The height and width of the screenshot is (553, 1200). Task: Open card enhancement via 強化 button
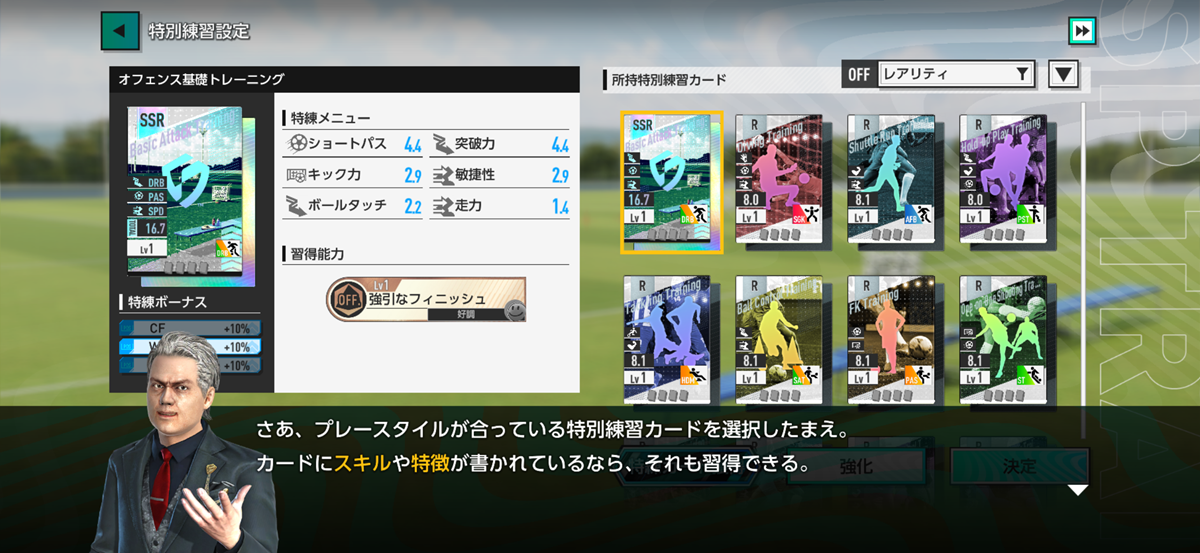point(857,466)
